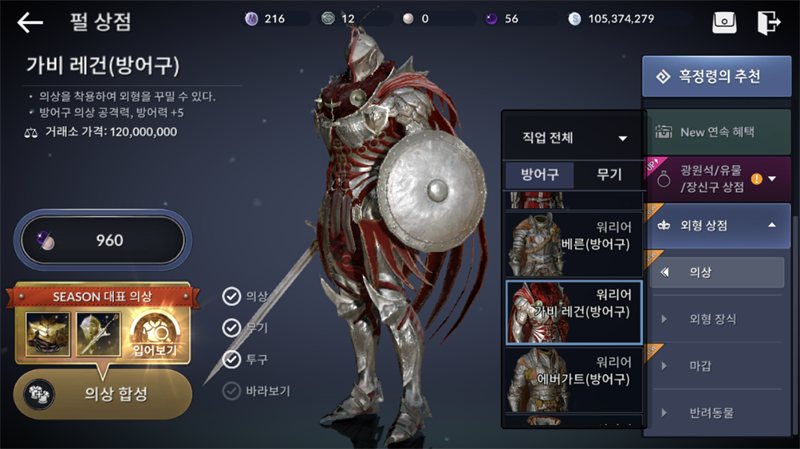
Task: Switch to the 방어구 armor tab
Action: (539, 174)
